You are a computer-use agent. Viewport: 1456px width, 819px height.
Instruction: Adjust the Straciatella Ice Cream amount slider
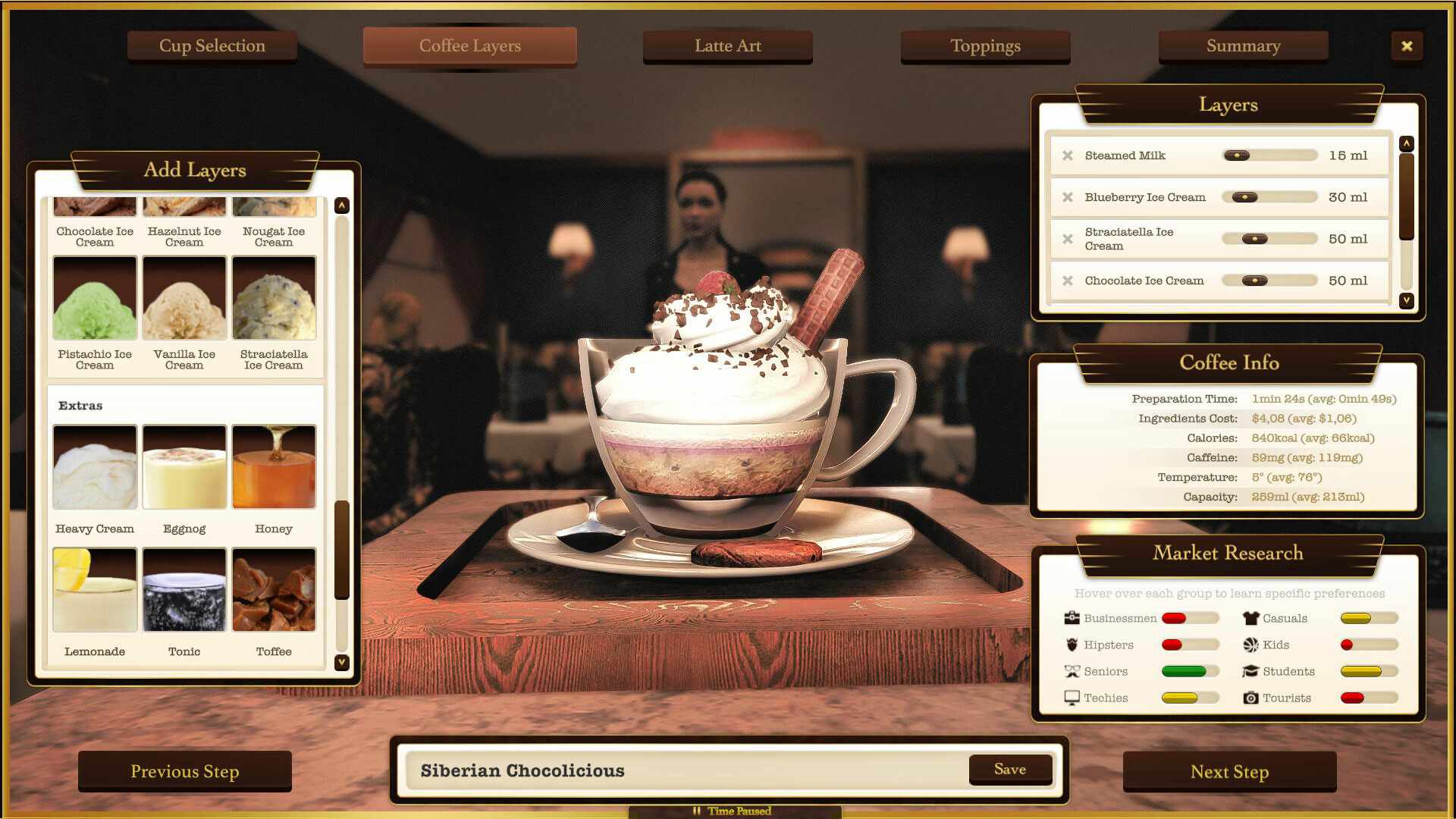(1254, 238)
